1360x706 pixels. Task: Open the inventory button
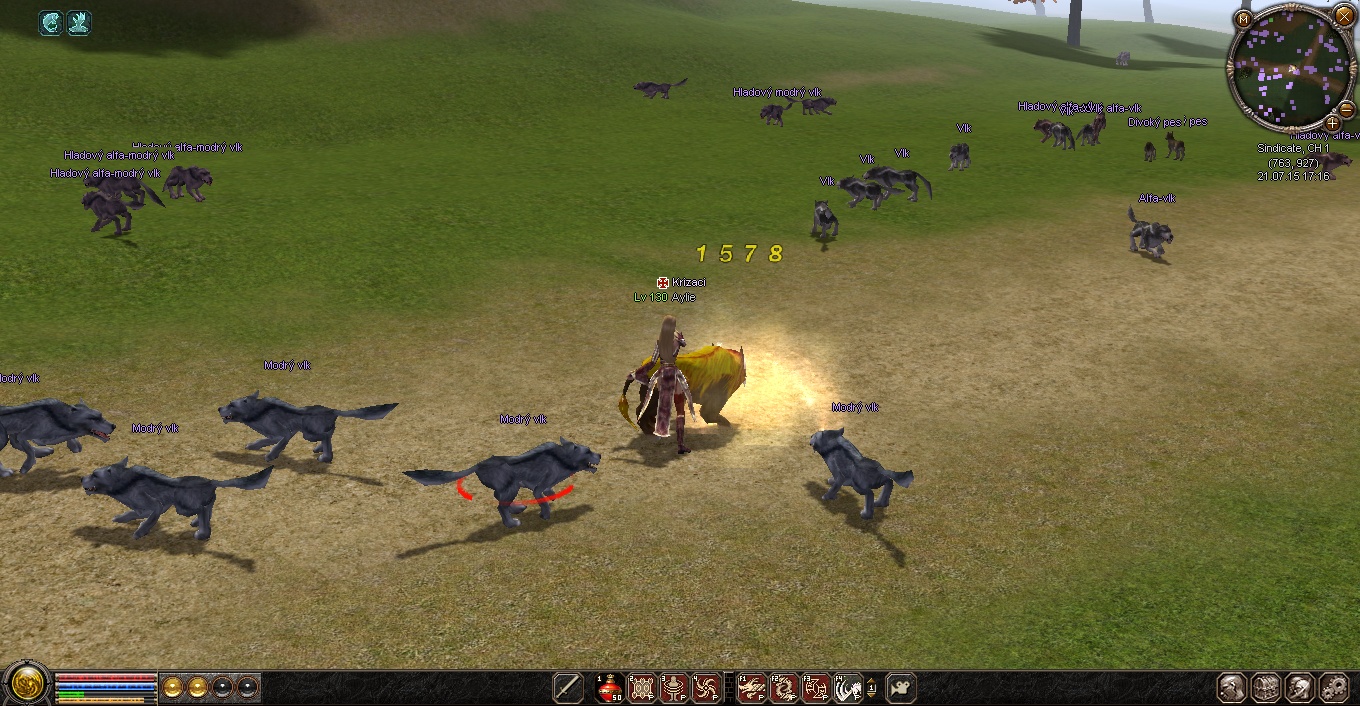click(1266, 688)
